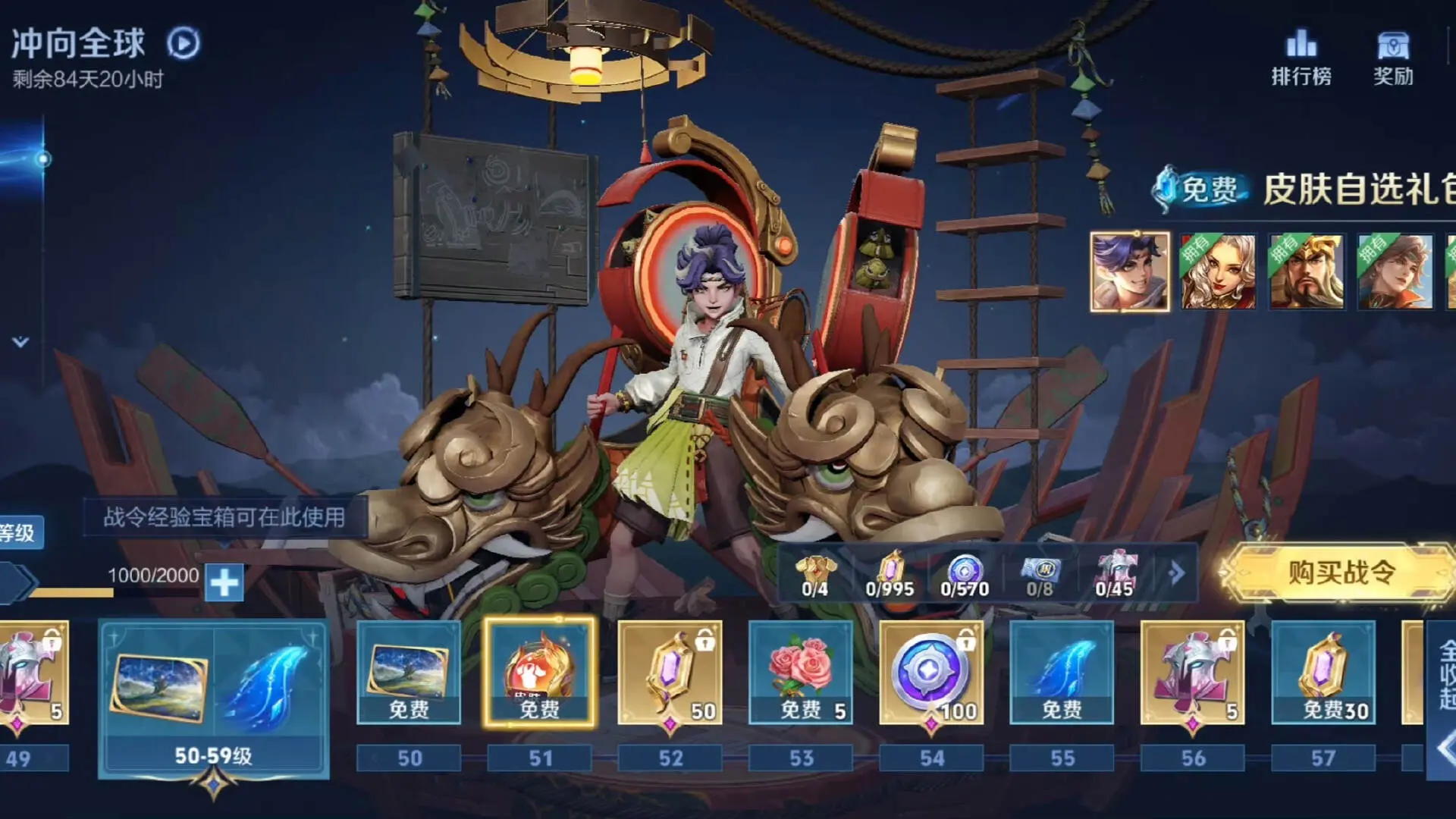Expand the left side panel chevron
Viewport: 1456px width, 819px height.
point(20,342)
